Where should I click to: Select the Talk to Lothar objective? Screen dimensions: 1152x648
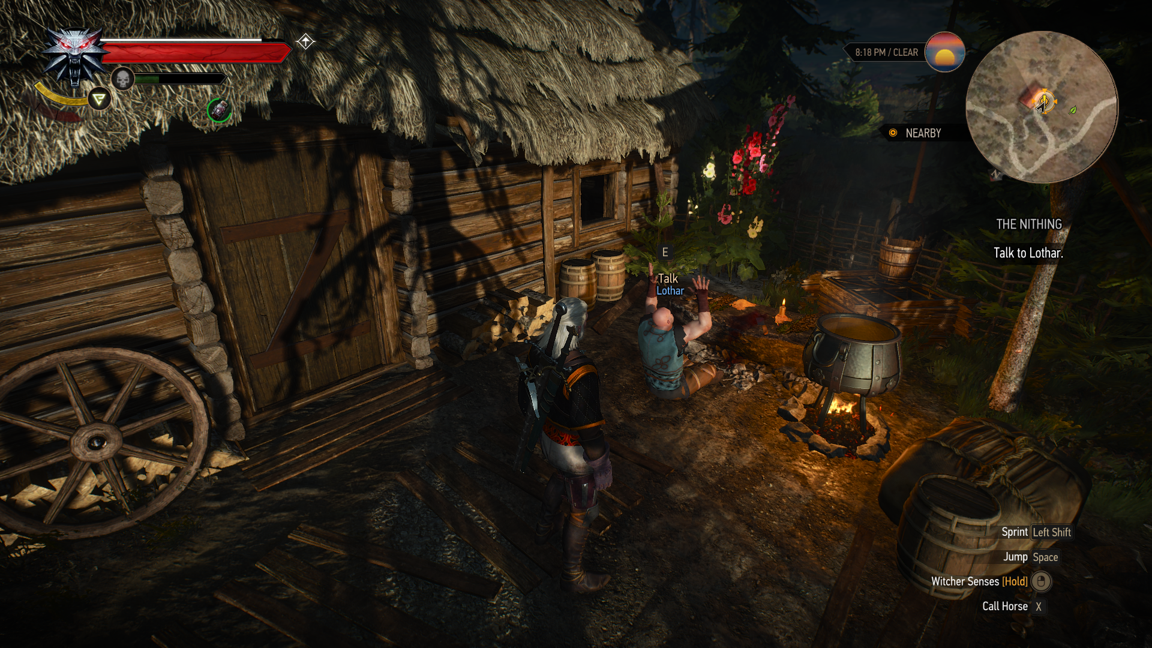1028,253
